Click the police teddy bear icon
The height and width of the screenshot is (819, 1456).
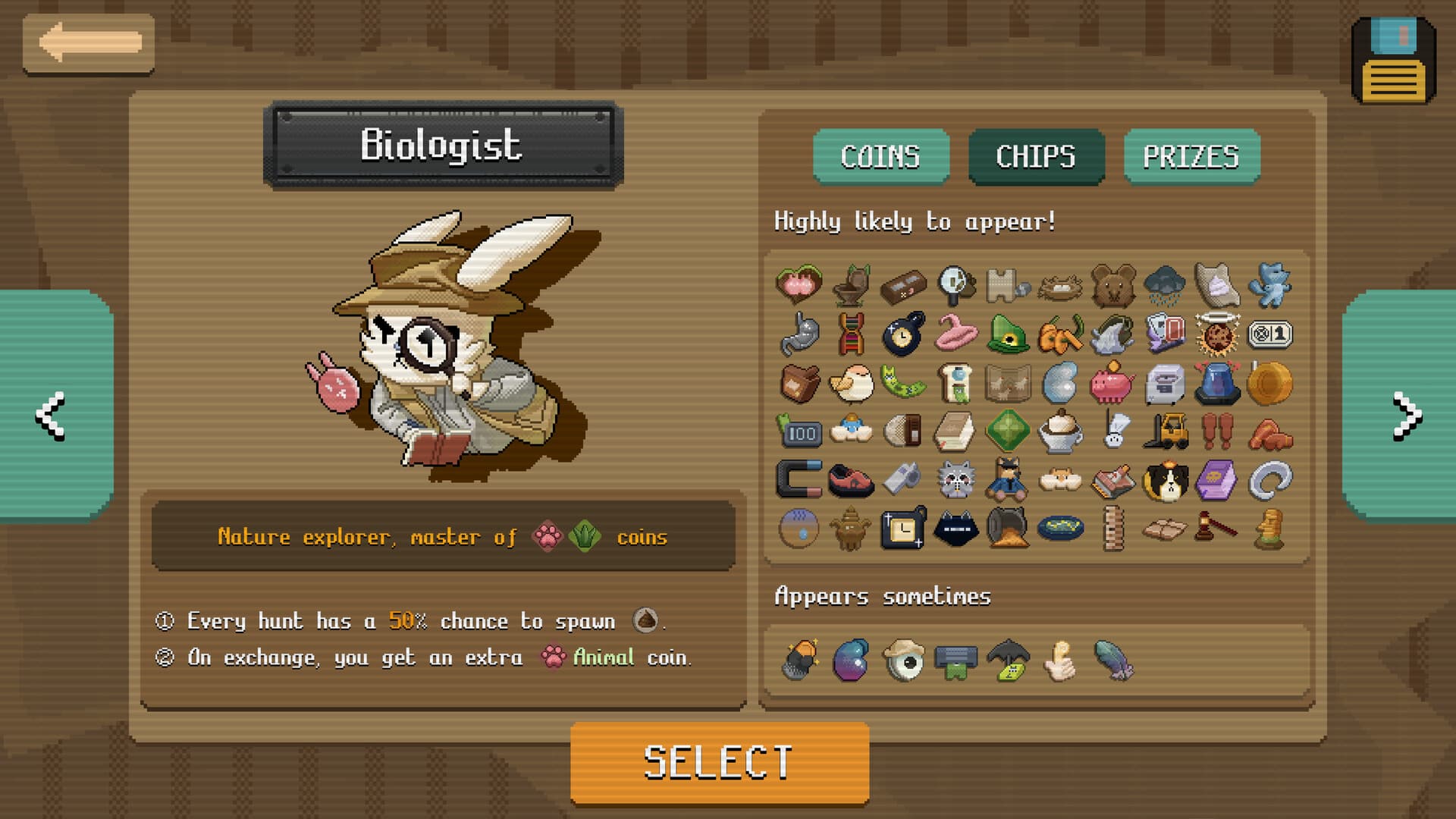point(1009,479)
